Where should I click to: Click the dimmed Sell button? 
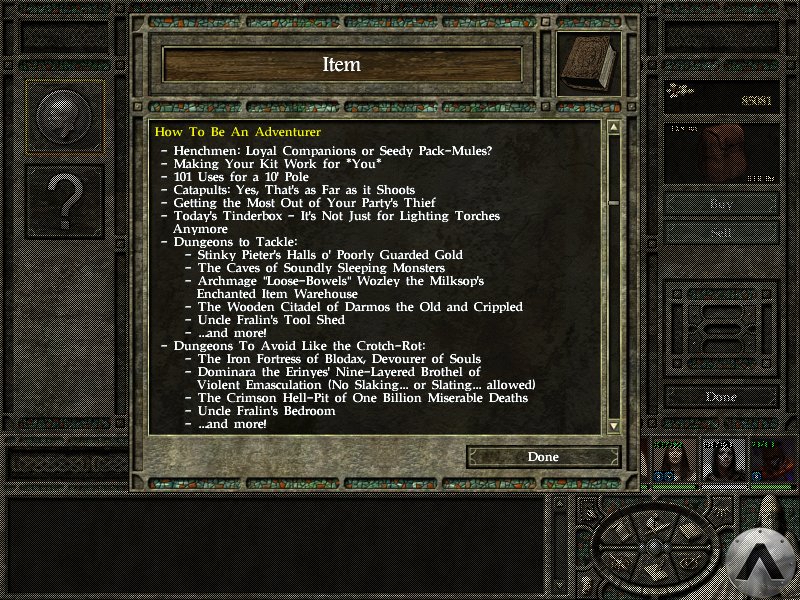(721, 231)
